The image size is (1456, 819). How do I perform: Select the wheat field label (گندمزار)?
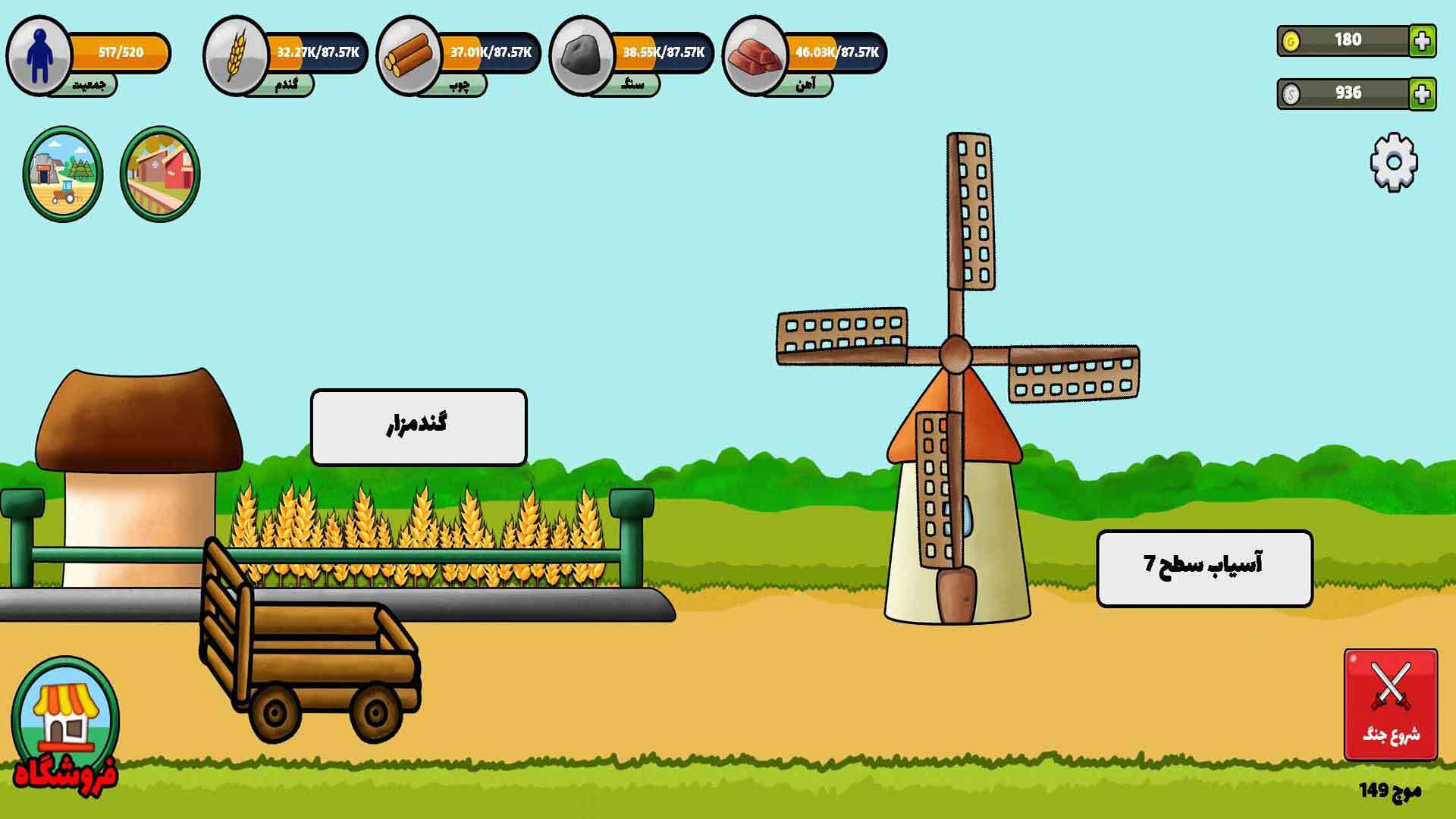tap(419, 427)
